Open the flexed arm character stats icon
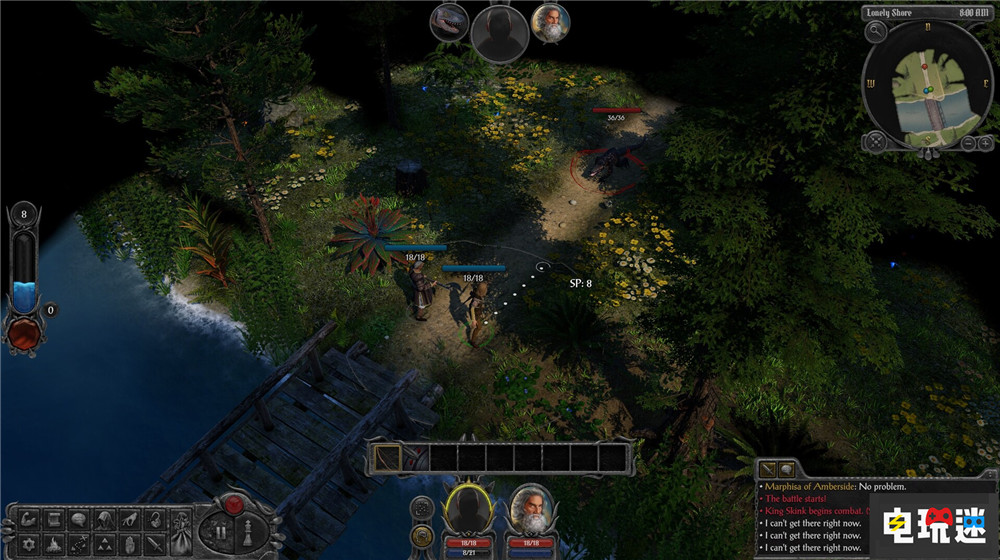 coord(29,520)
